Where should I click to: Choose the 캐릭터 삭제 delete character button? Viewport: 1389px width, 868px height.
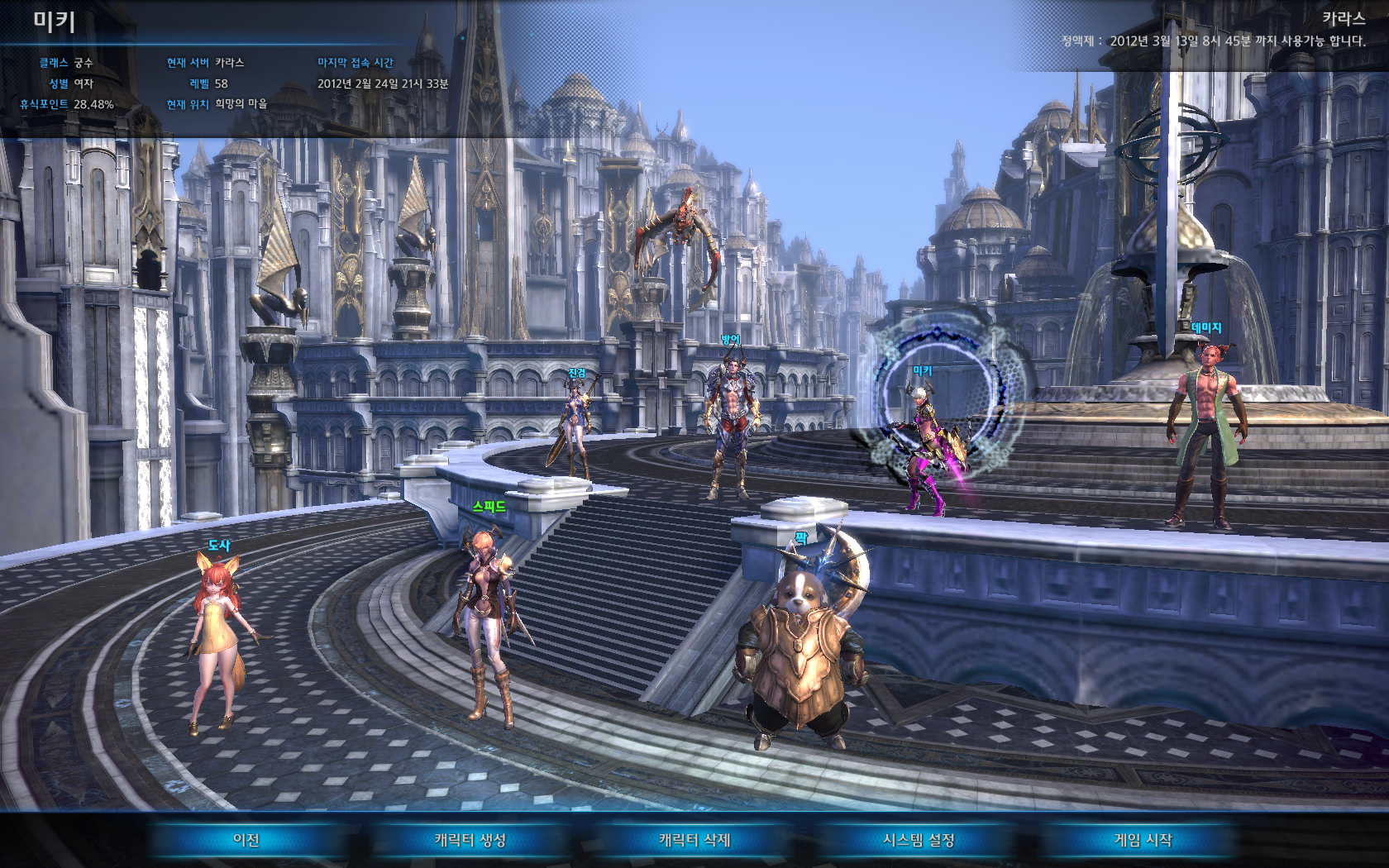tap(694, 840)
